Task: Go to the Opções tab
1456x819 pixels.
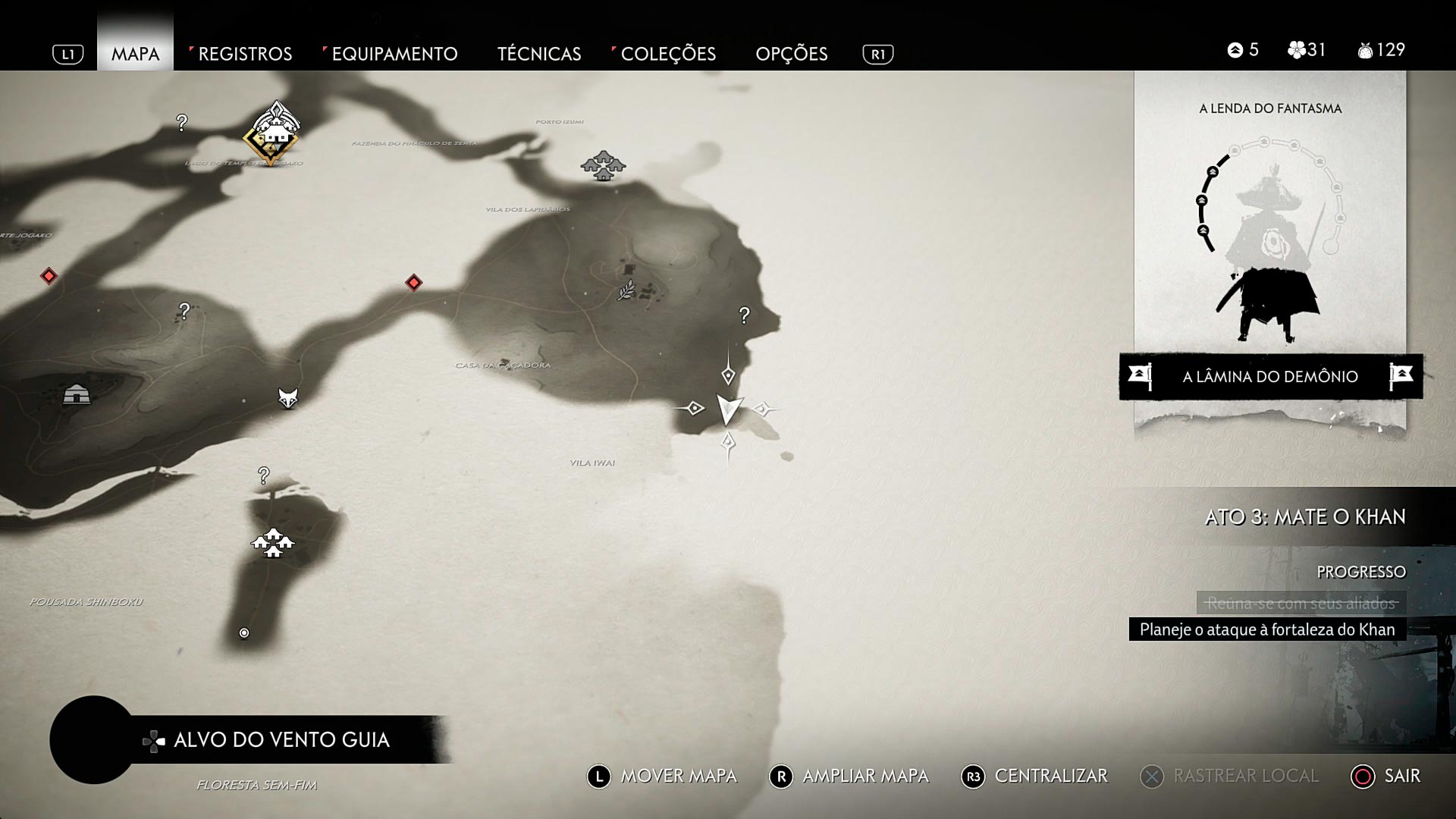Action: tap(791, 54)
